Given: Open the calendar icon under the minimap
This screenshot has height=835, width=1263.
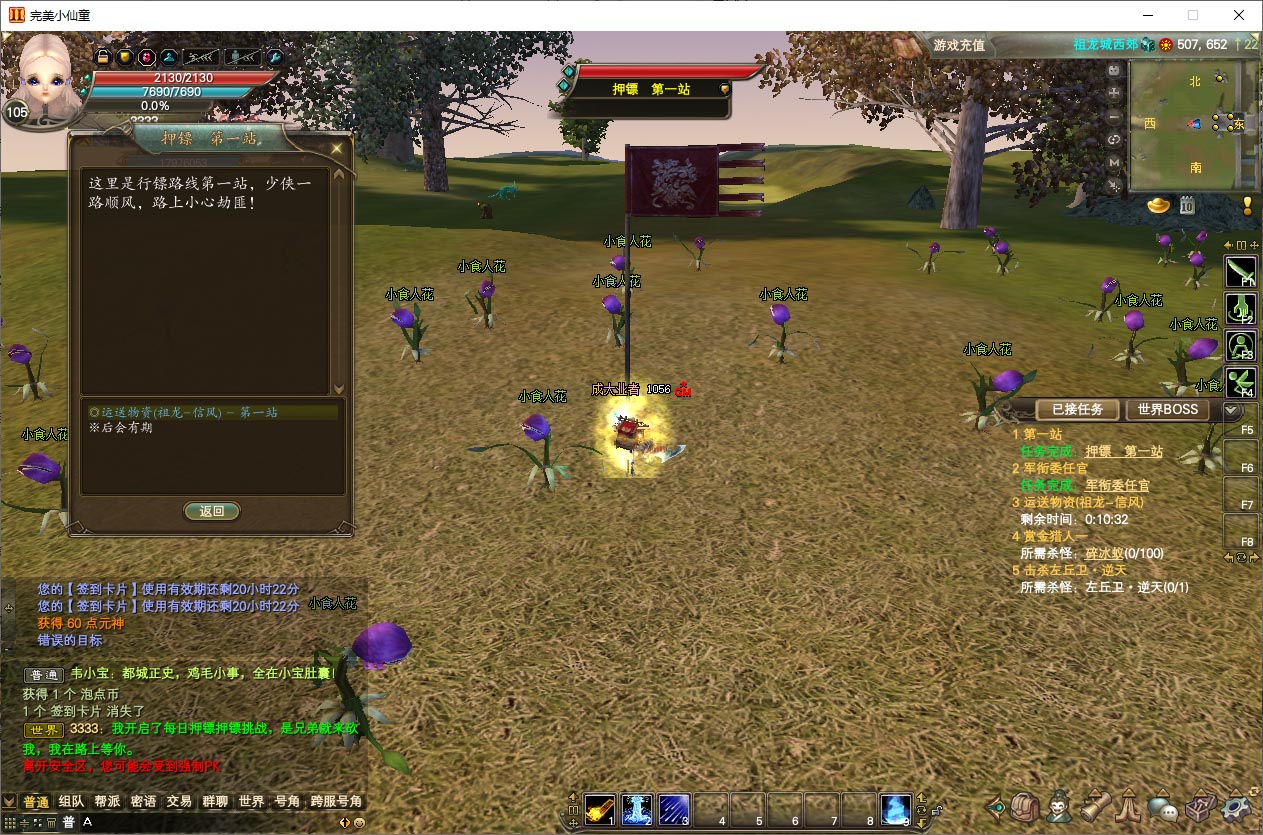Looking at the screenshot, I should [x=1187, y=205].
